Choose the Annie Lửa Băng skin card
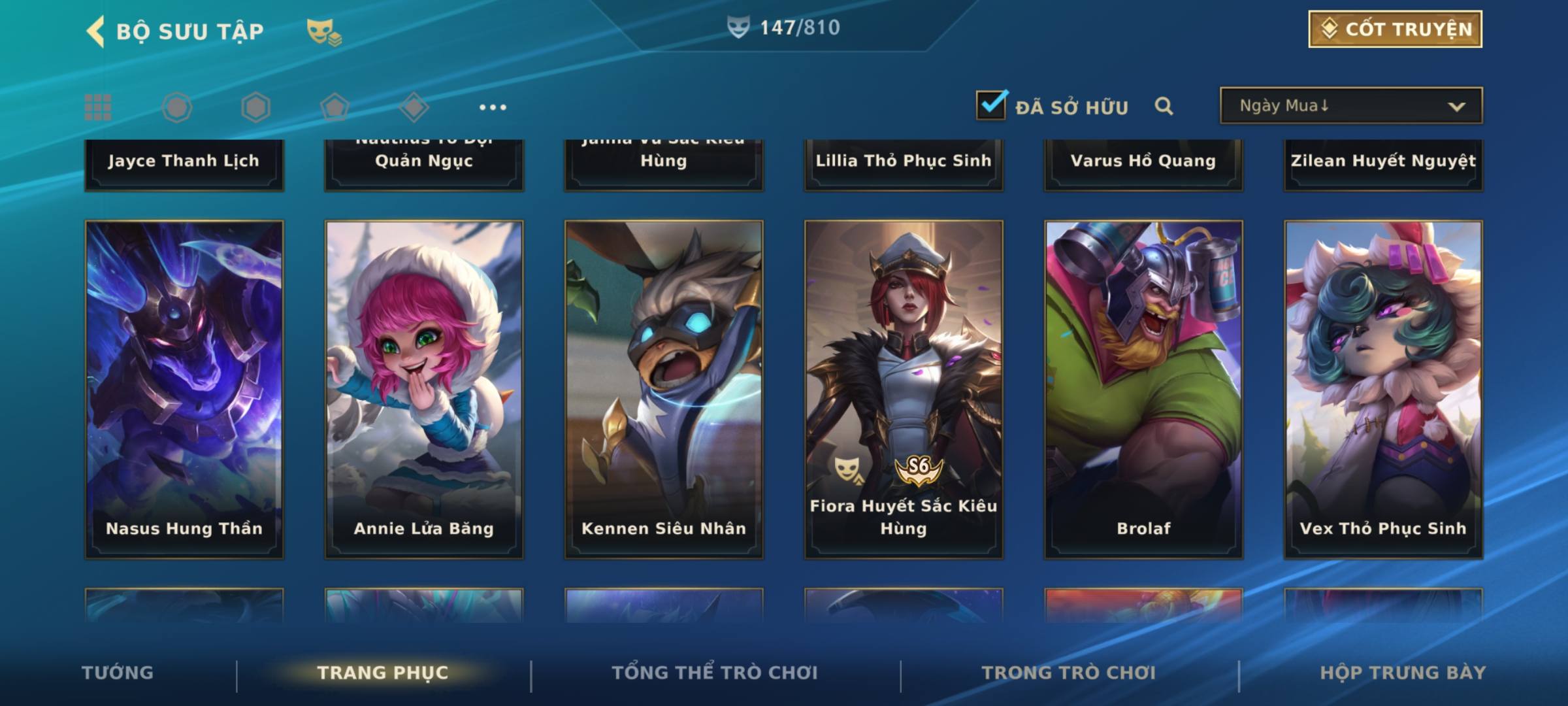1568x706 pixels. coord(424,389)
